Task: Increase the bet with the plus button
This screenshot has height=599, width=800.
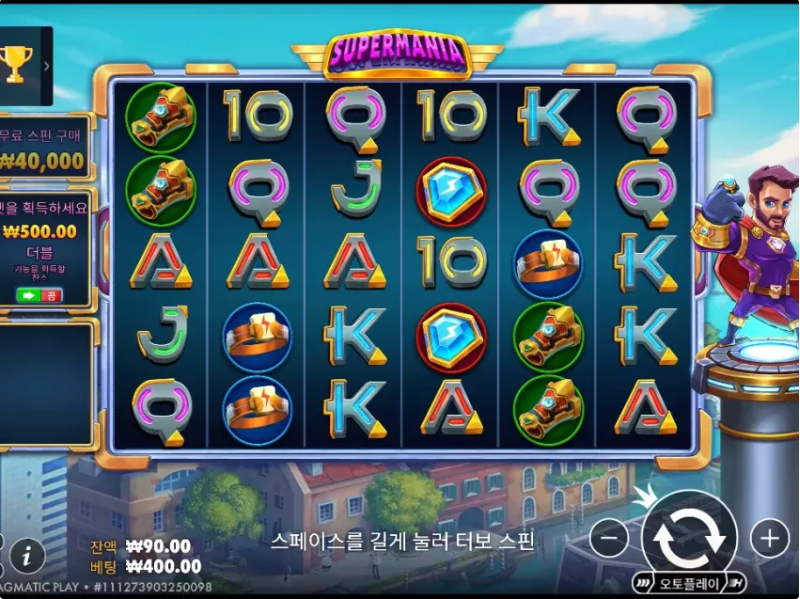Action: click(x=769, y=539)
